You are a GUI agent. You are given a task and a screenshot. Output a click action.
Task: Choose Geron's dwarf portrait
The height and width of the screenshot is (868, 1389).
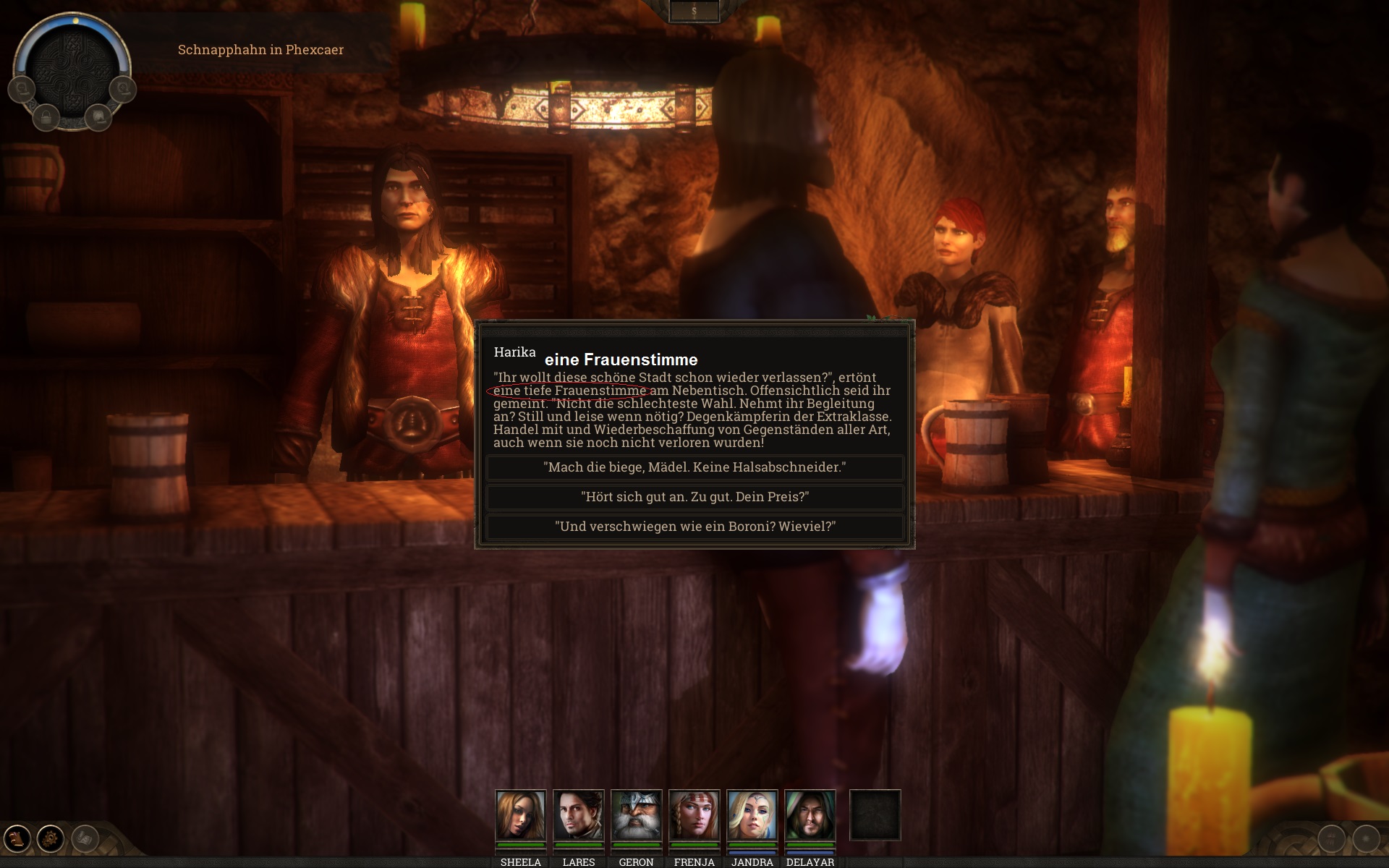coord(636,815)
